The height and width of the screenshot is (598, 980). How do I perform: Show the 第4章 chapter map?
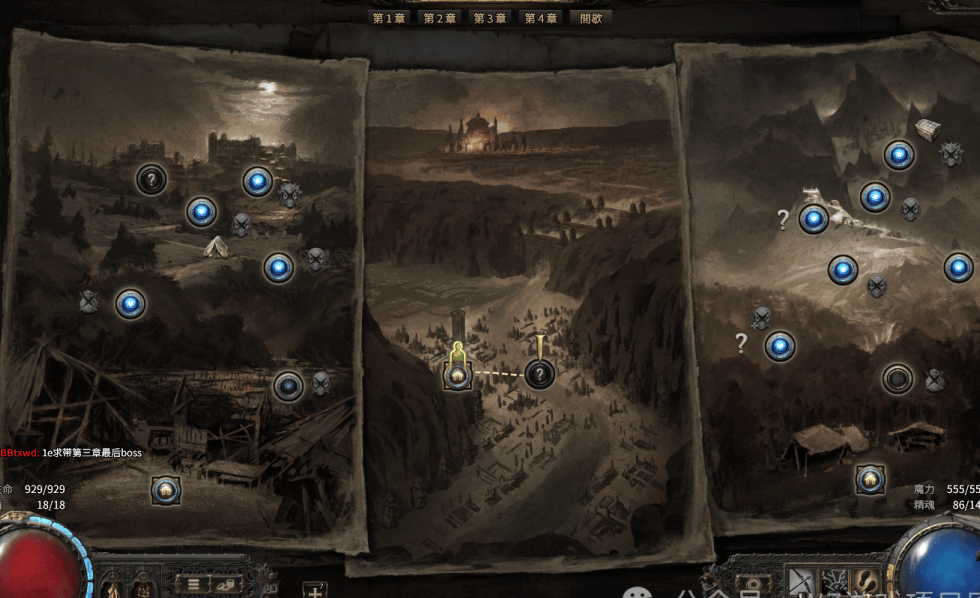(541, 18)
